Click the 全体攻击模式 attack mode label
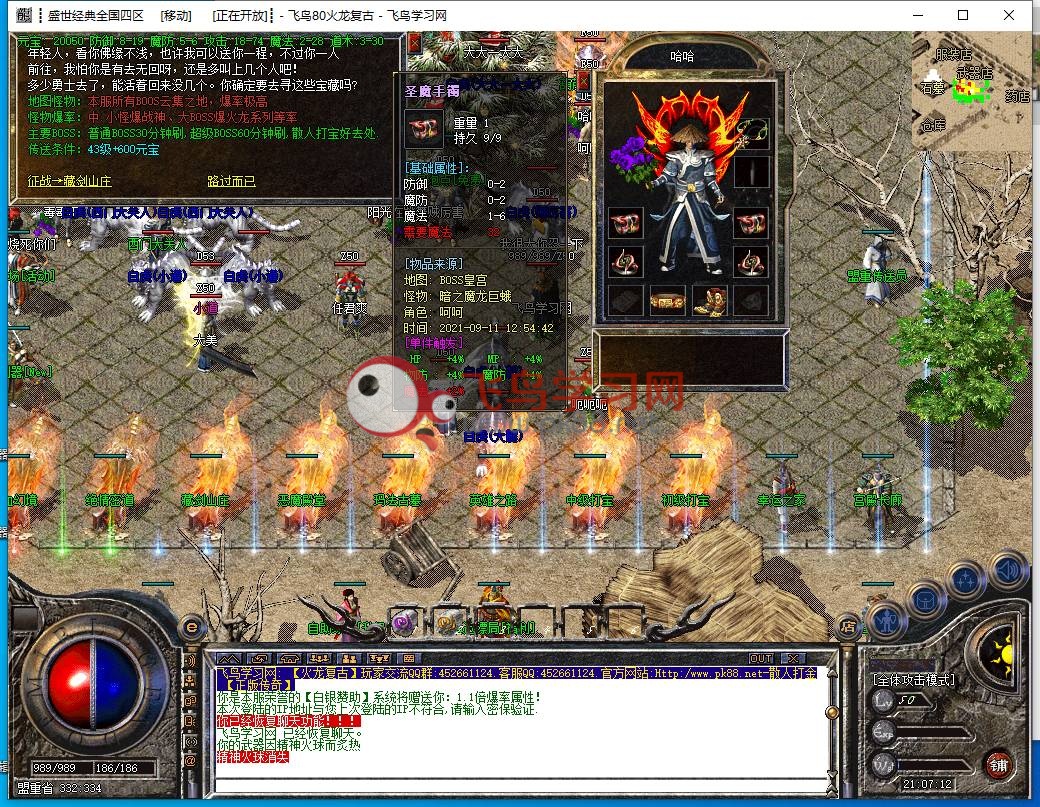 (914, 680)
